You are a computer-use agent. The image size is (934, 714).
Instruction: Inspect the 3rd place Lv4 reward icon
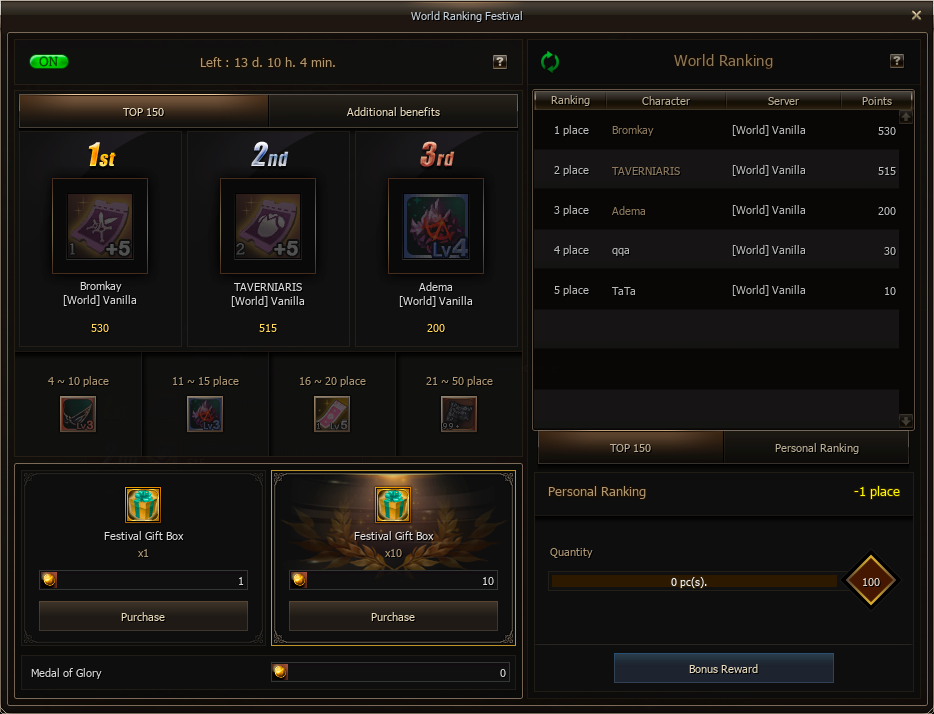pos(436,226)
